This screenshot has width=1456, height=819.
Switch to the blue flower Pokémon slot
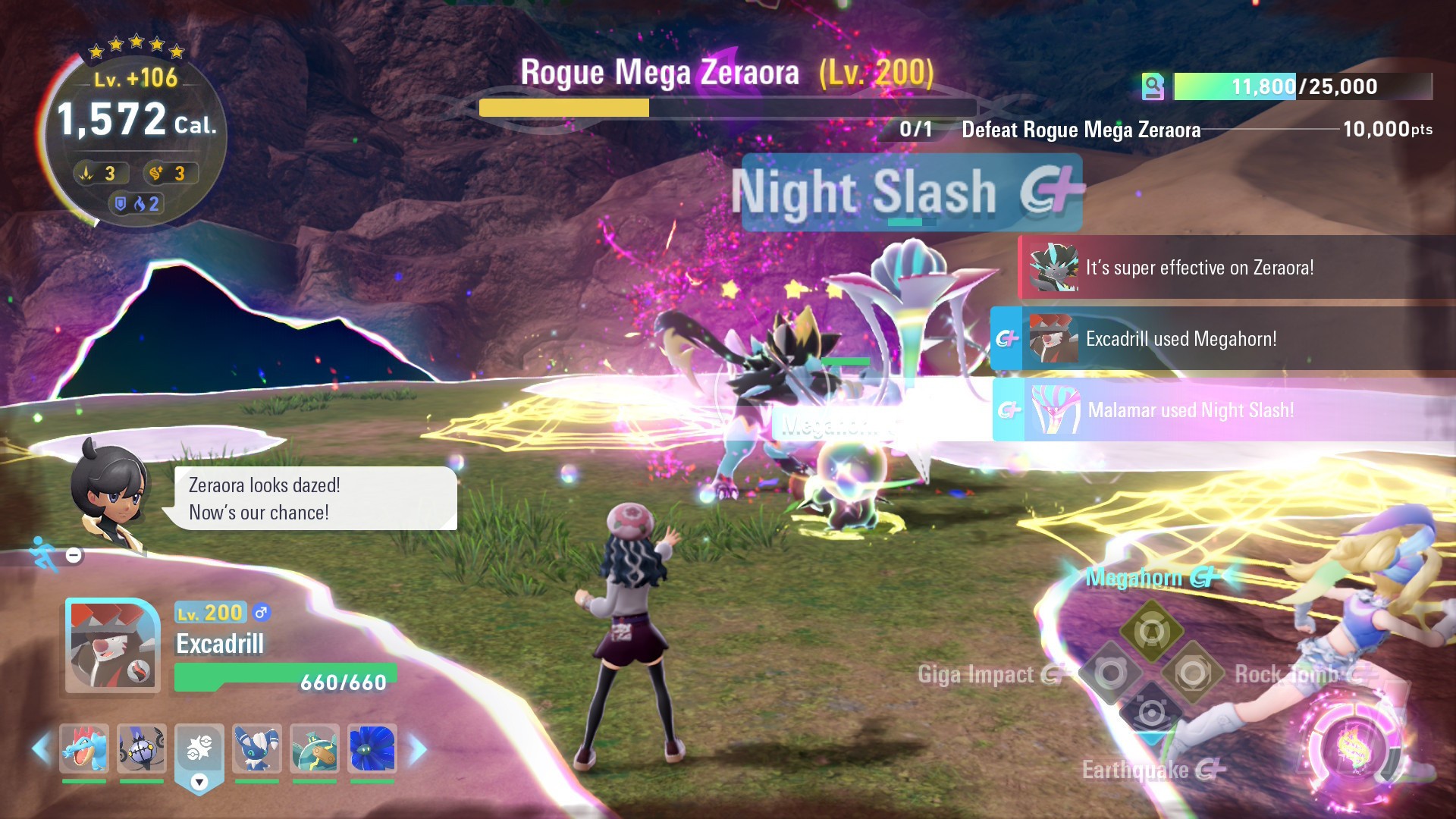click(x=372, y=748)
